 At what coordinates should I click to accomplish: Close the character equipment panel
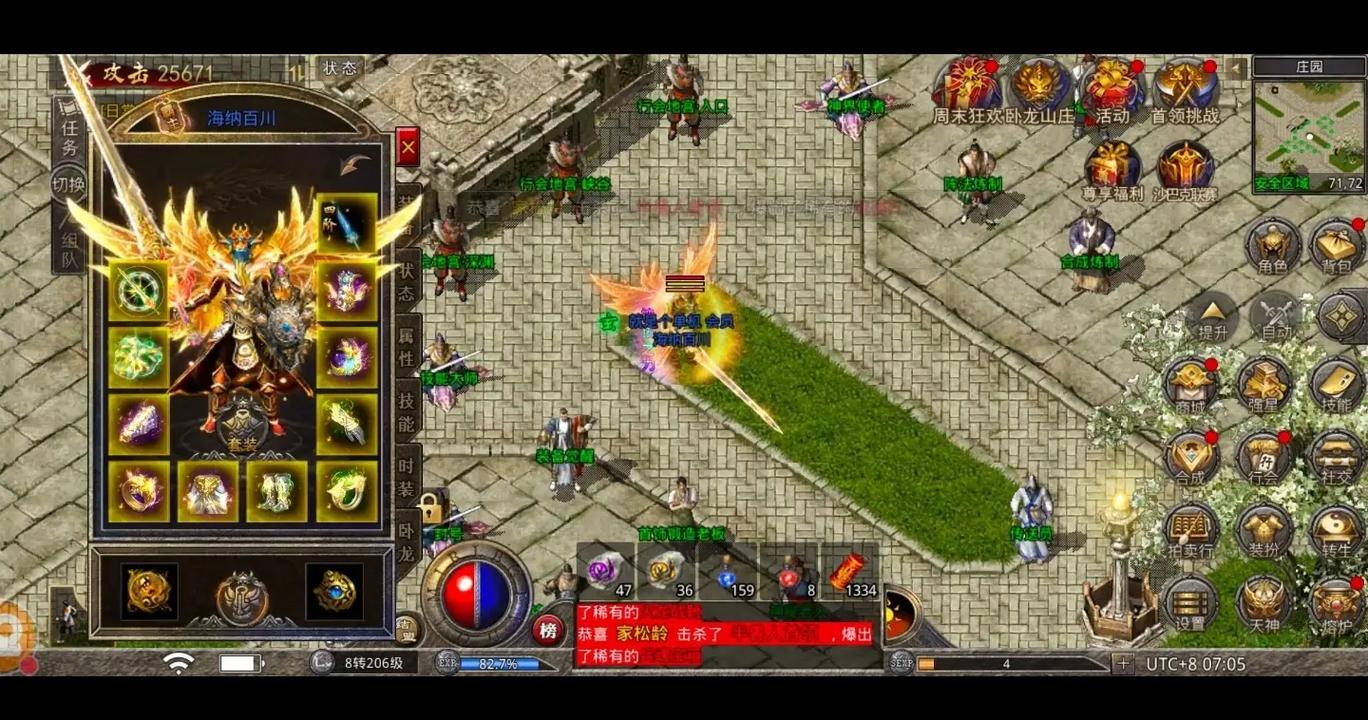click(407, 149)
